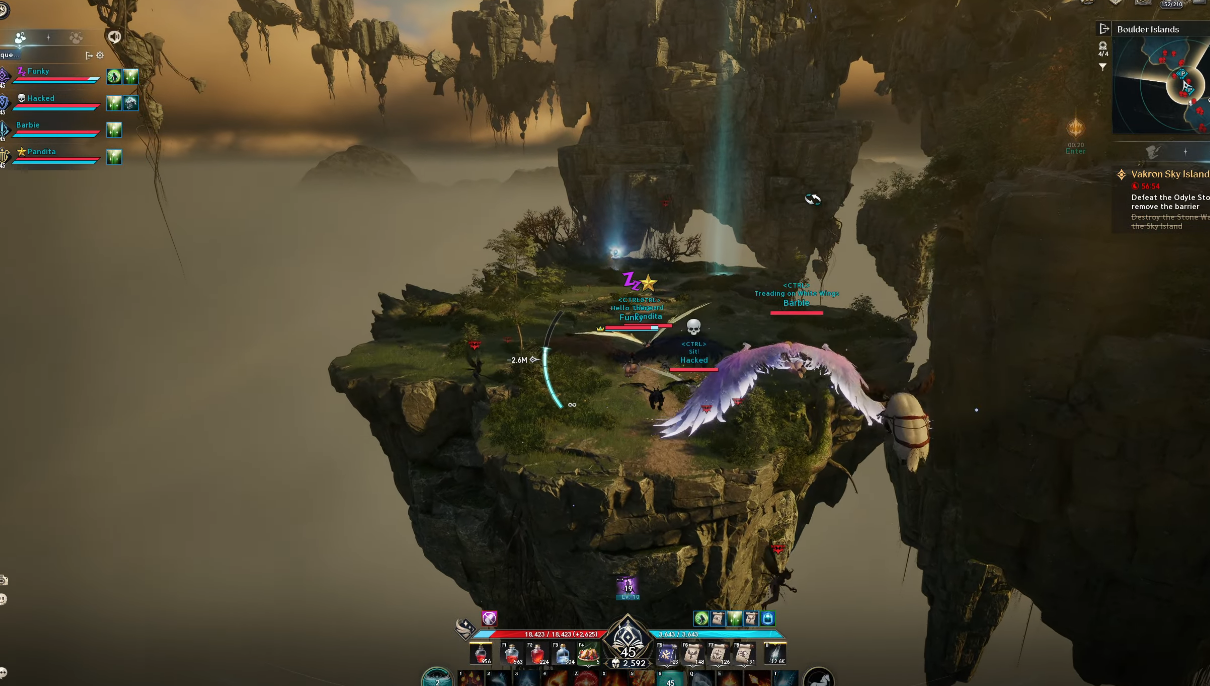Click the level 45 class emblem
This screenshot has width=1210, height=686.
(x=628, y=641)
